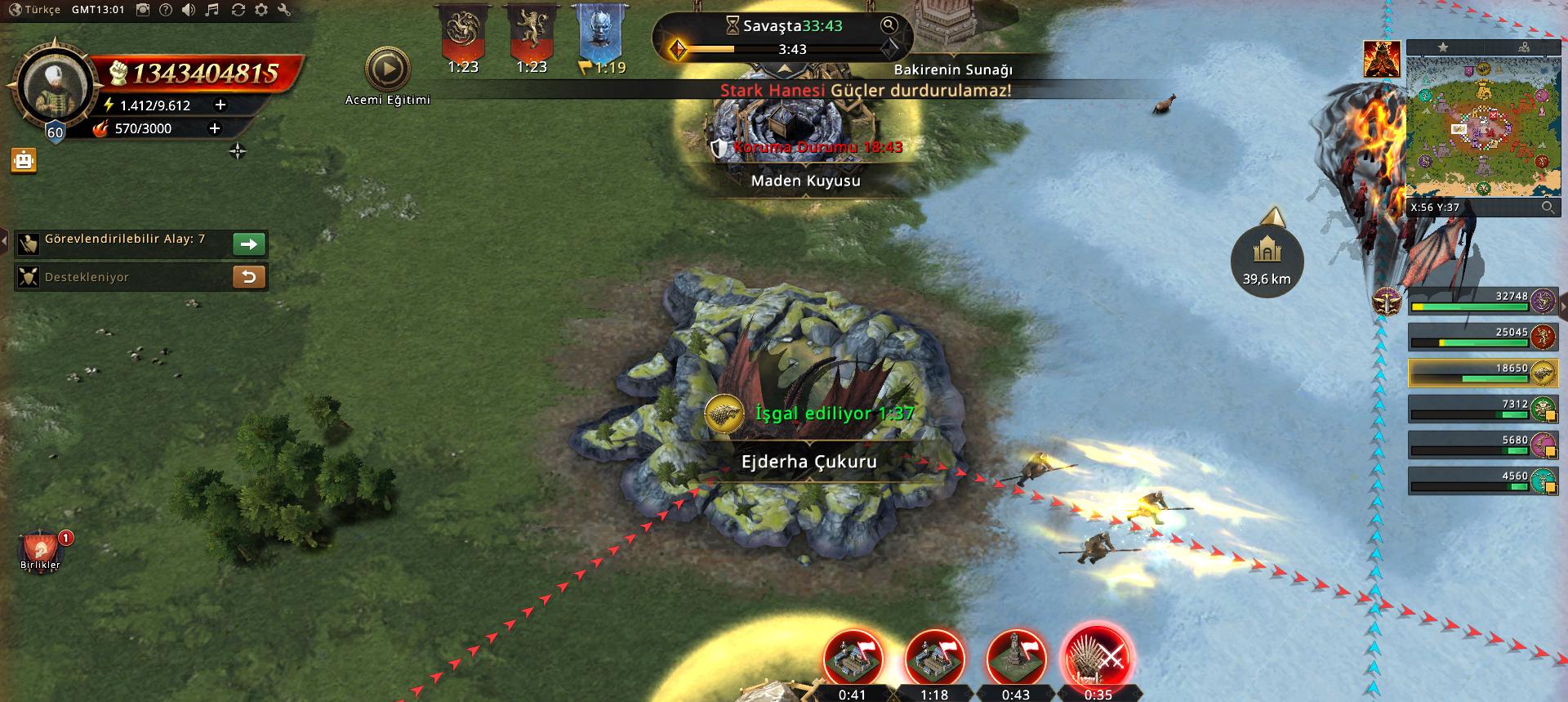
Task: Select the Iron Throne attack alert
Action: coord(1097,657)
